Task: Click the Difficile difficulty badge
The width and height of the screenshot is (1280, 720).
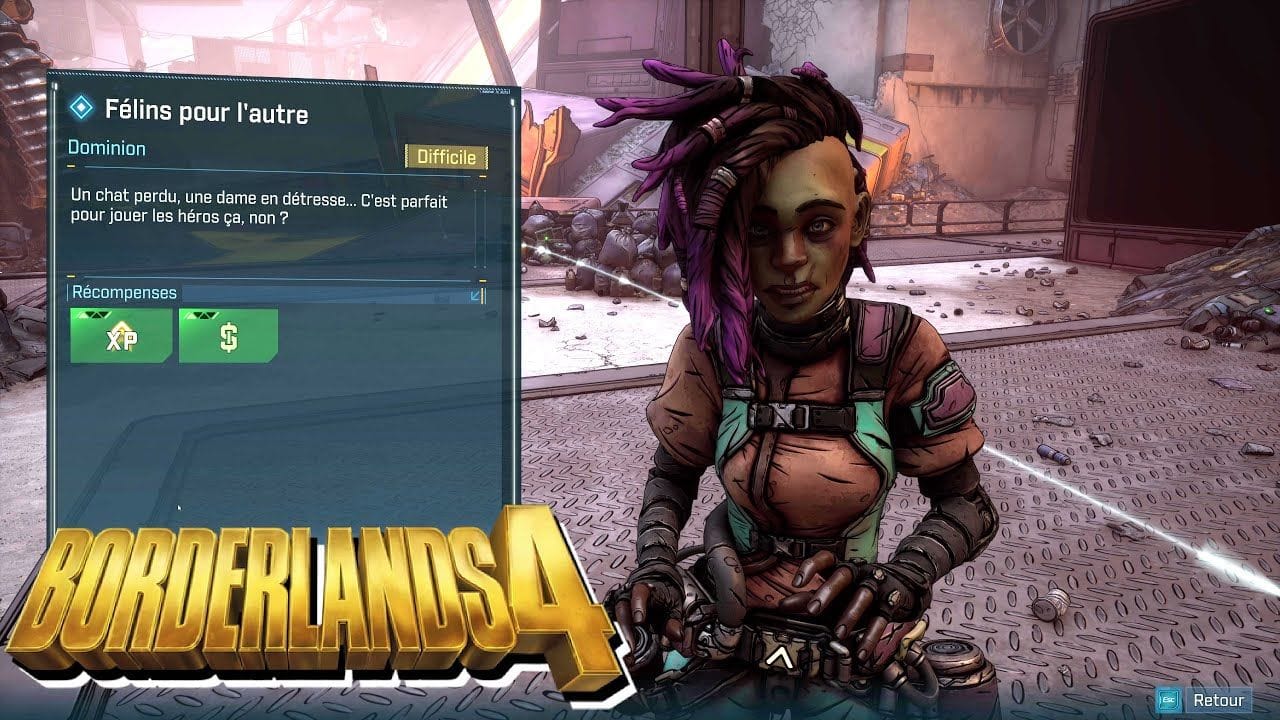Action: 446,157
